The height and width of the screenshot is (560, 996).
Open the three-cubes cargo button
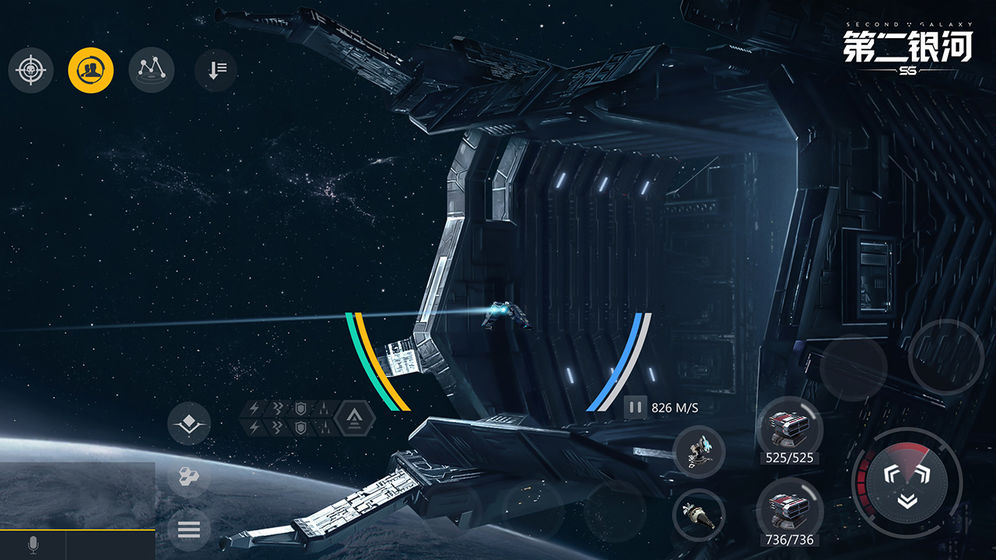point(189,477)
